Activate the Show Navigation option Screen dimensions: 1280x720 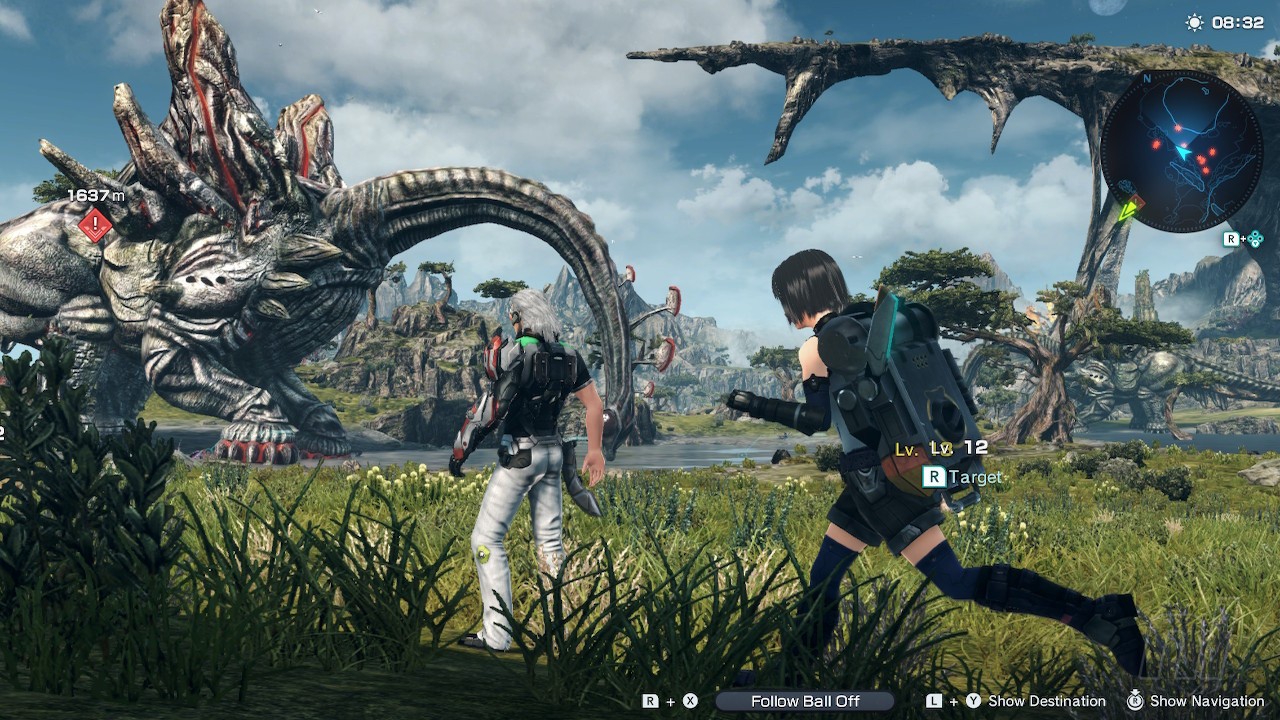click(x=1206, y=701)
